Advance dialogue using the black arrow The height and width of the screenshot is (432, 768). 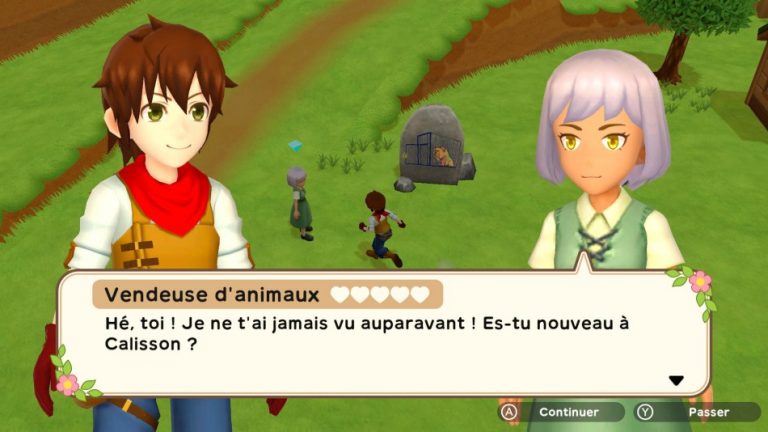676,380
